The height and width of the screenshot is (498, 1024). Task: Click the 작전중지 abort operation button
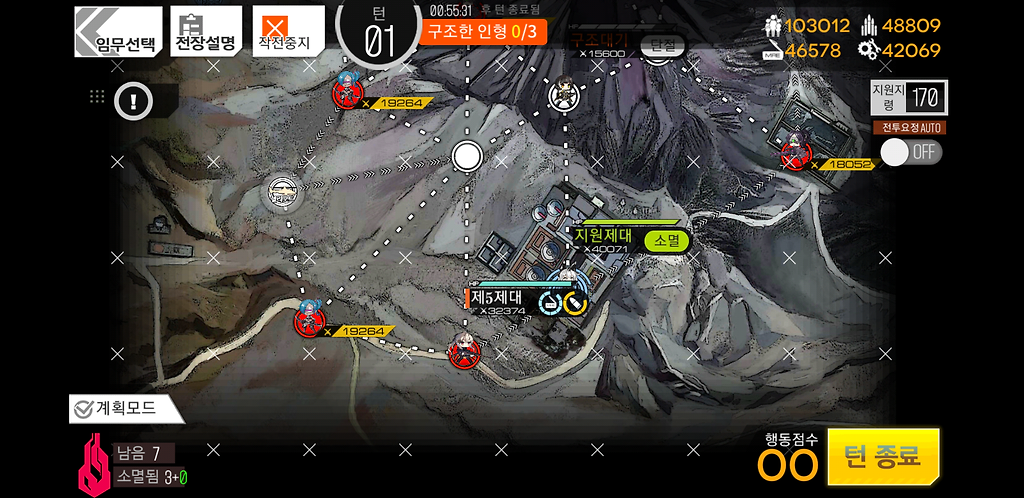click(288, 32)
